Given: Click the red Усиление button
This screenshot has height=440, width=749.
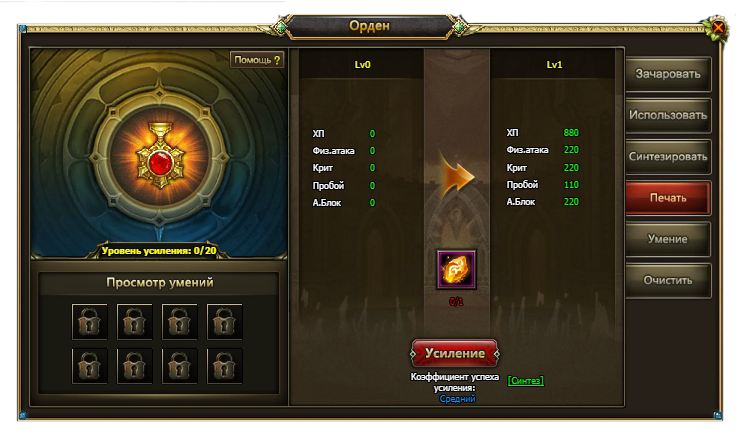Looking at the screenshot, I should click(455, 354).
